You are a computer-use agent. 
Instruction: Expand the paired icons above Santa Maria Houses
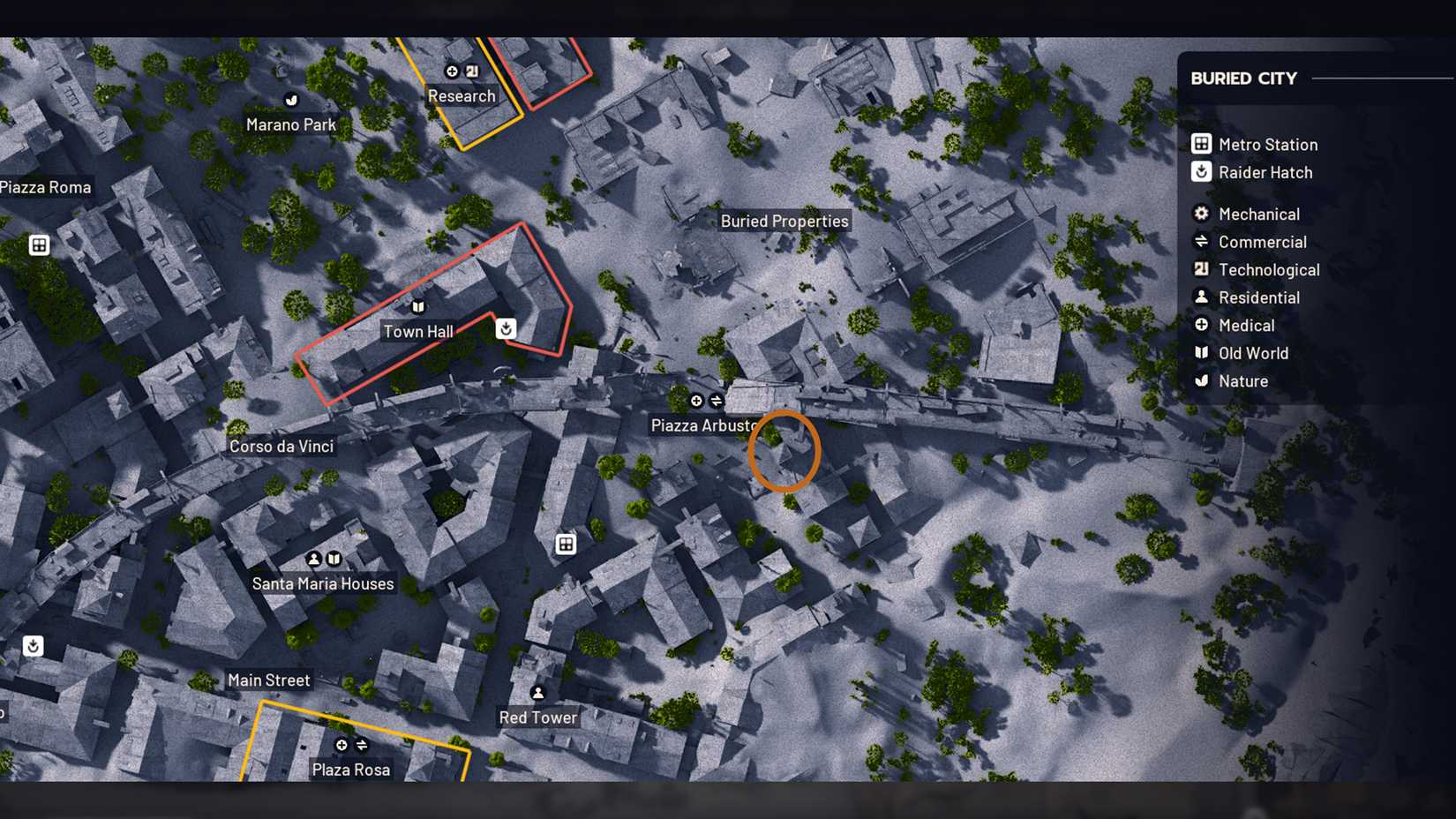(x=323, y=559)
